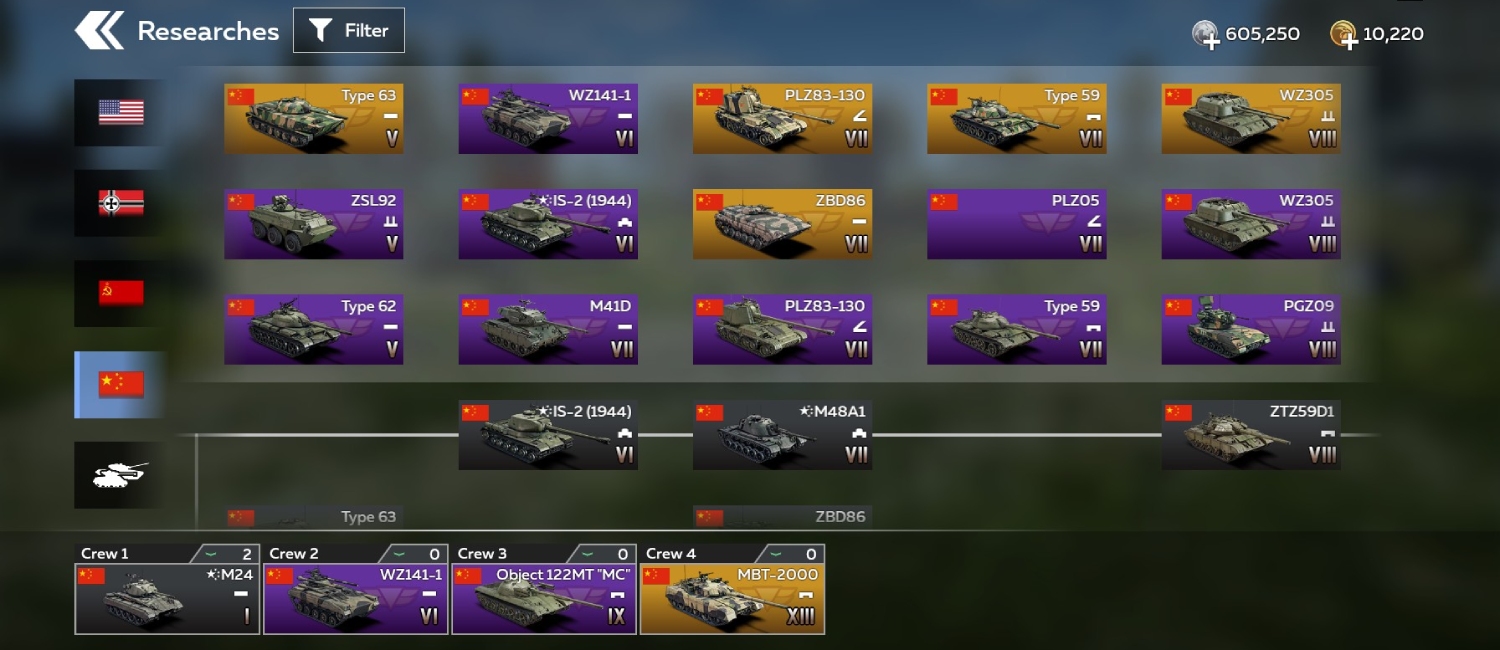Choose the Crew 2 slot
1500x650 pixels.
356,598
